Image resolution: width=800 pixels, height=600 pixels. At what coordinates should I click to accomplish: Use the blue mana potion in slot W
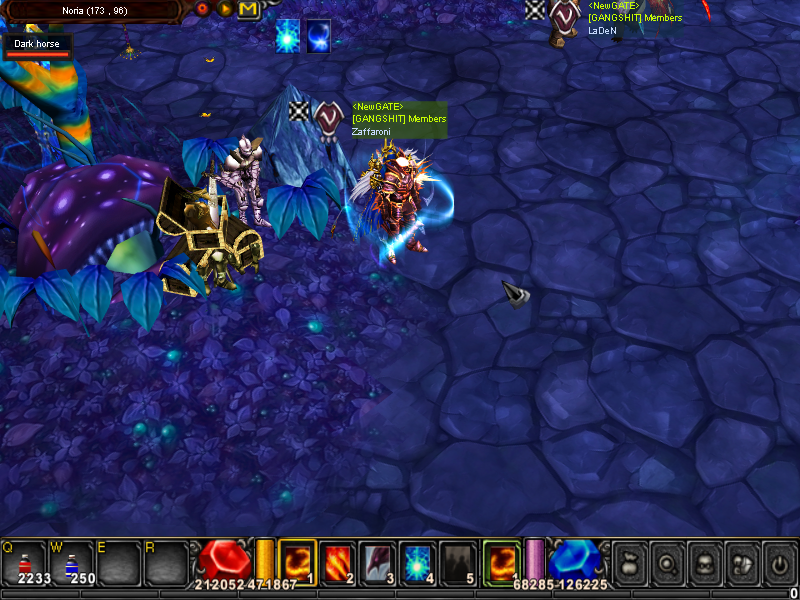pyautogui.click(x=72, y=563)
